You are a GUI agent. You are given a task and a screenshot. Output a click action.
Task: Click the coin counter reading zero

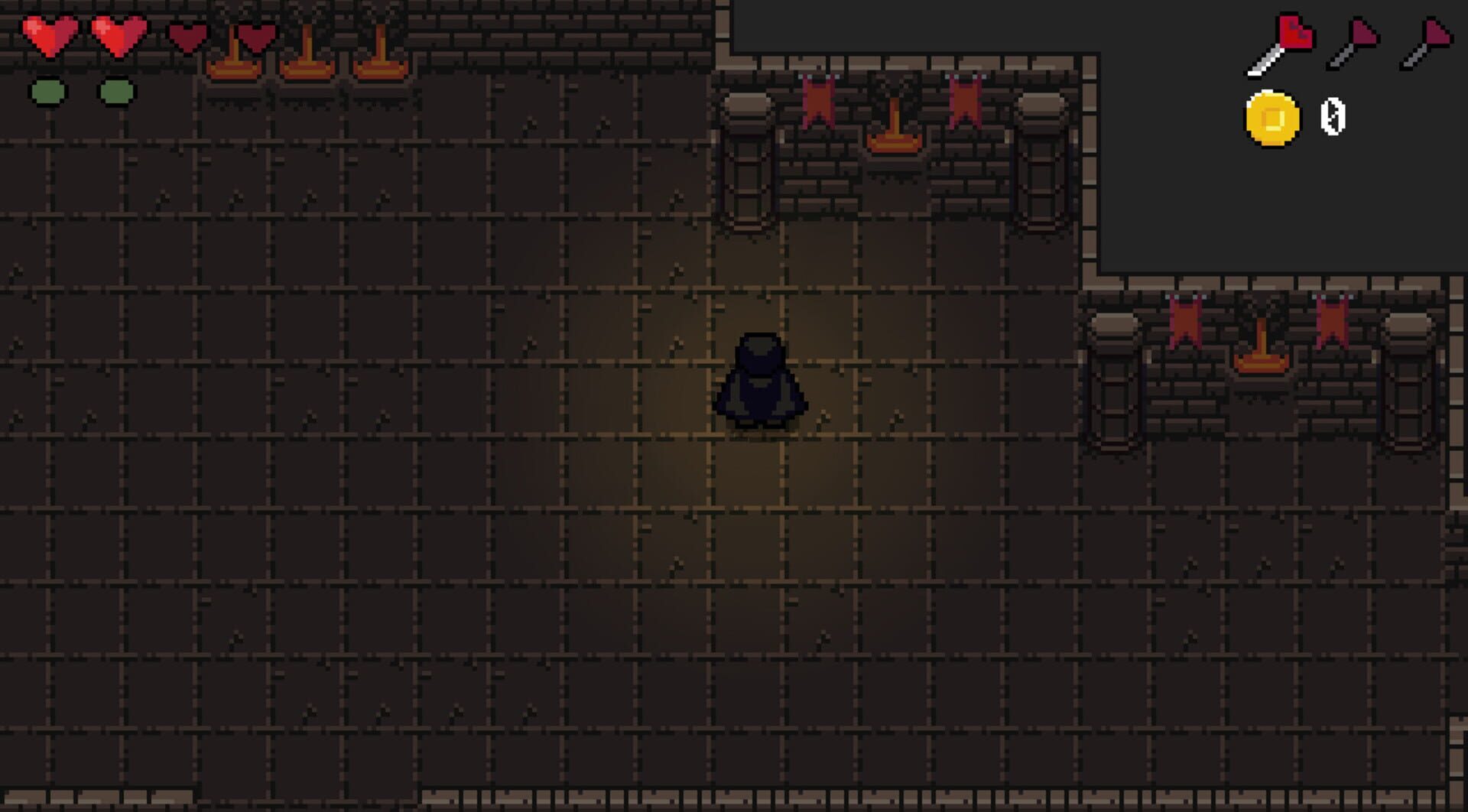[1330, 119]
